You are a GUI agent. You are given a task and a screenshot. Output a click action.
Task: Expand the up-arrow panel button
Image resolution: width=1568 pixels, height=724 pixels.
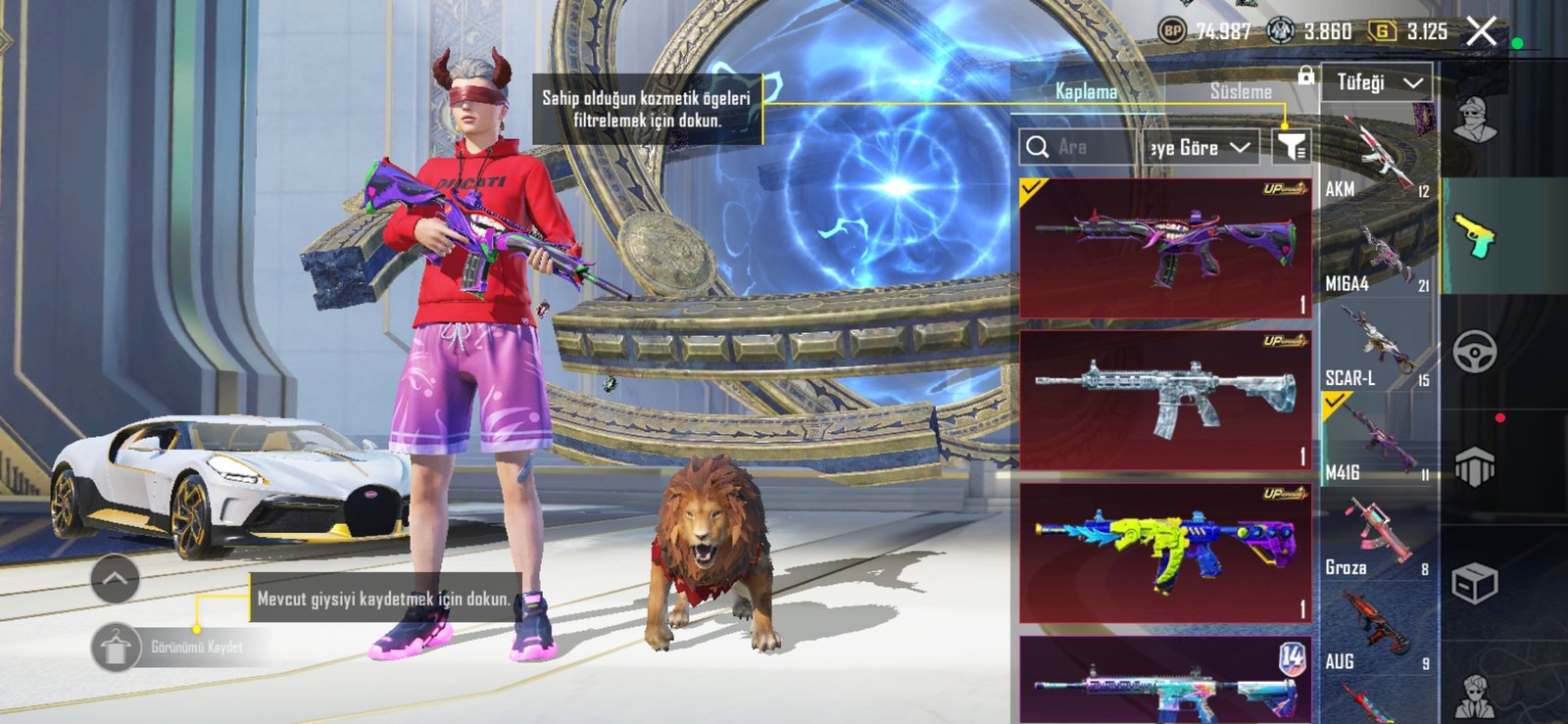pyautogui.click(x=115, y=579)
